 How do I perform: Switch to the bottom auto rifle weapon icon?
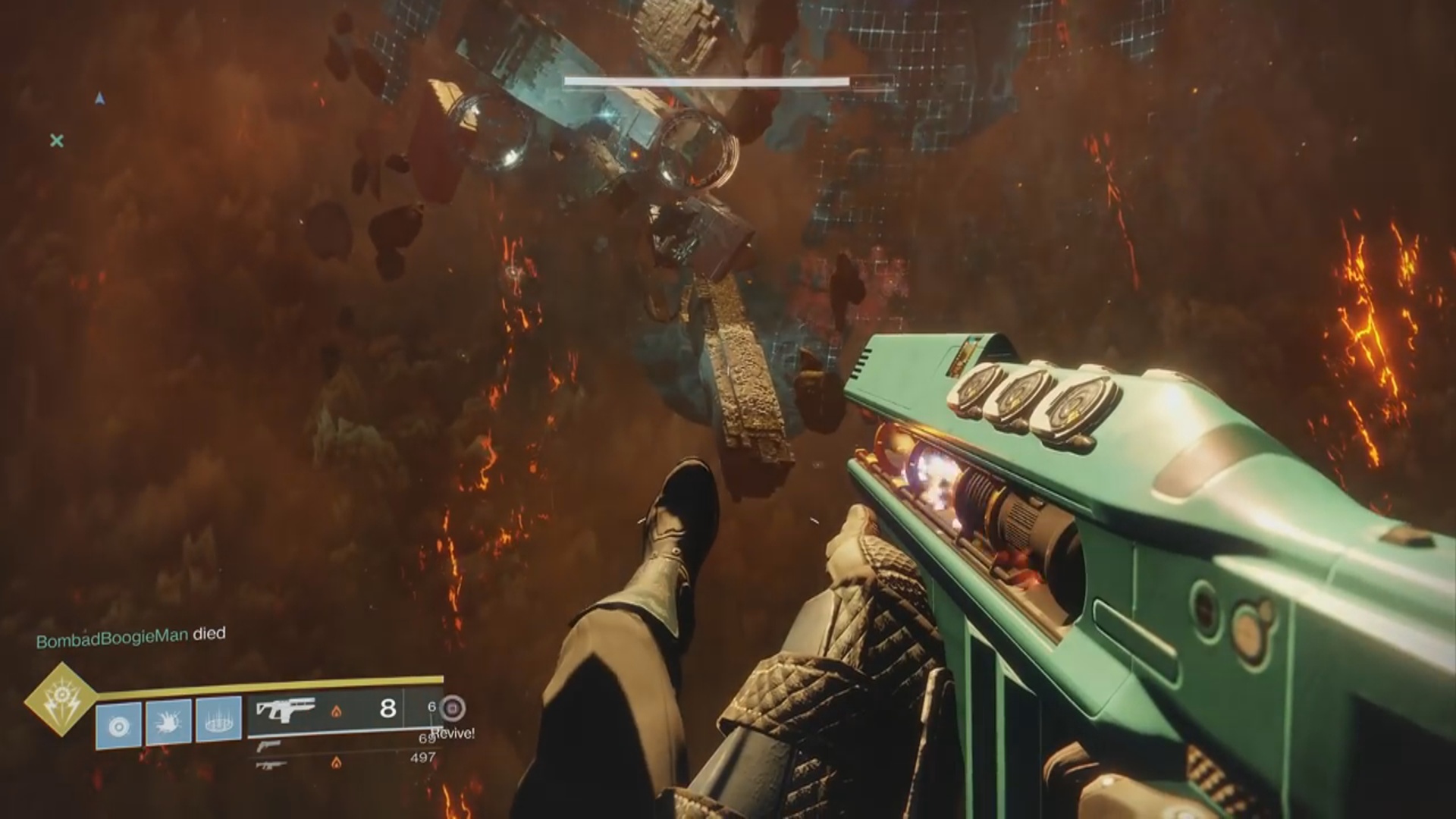[x=269, y=765]
